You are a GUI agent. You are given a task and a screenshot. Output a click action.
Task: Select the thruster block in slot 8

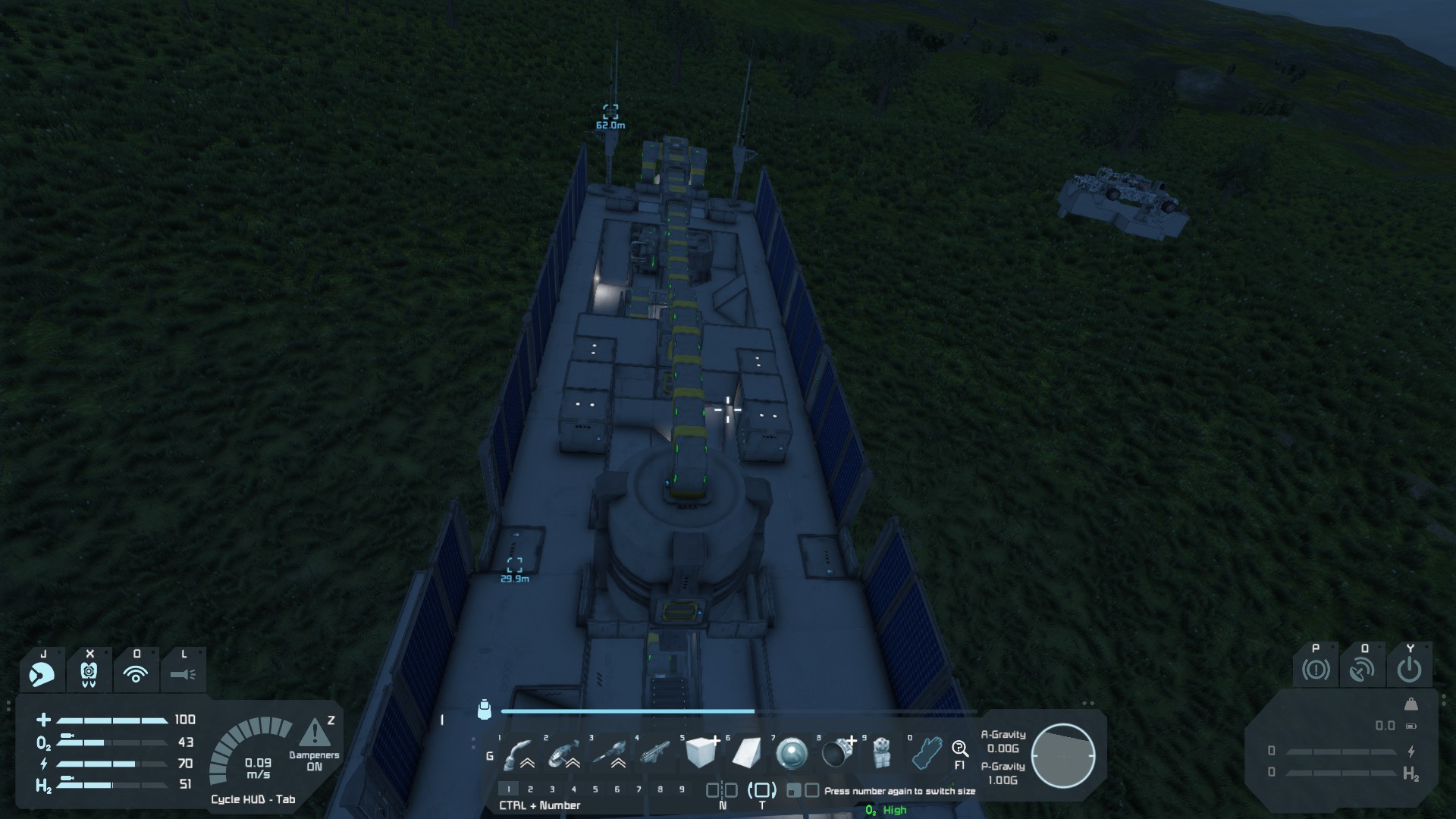(837, 753)
